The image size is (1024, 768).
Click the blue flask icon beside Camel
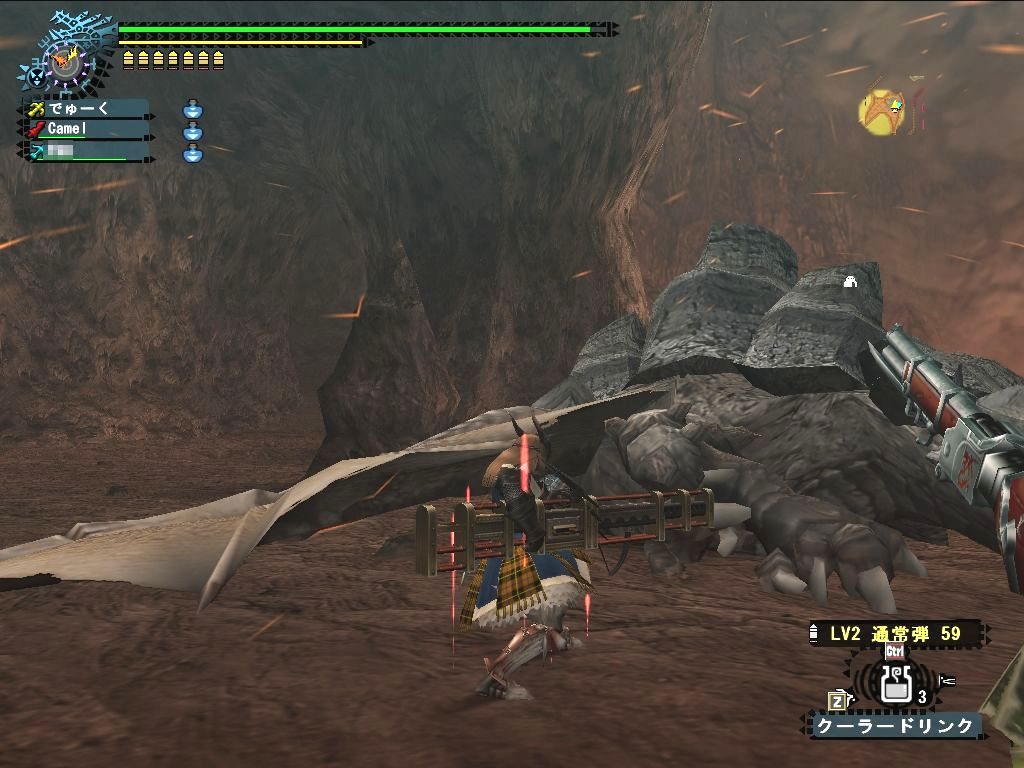[x=193, y=131]
